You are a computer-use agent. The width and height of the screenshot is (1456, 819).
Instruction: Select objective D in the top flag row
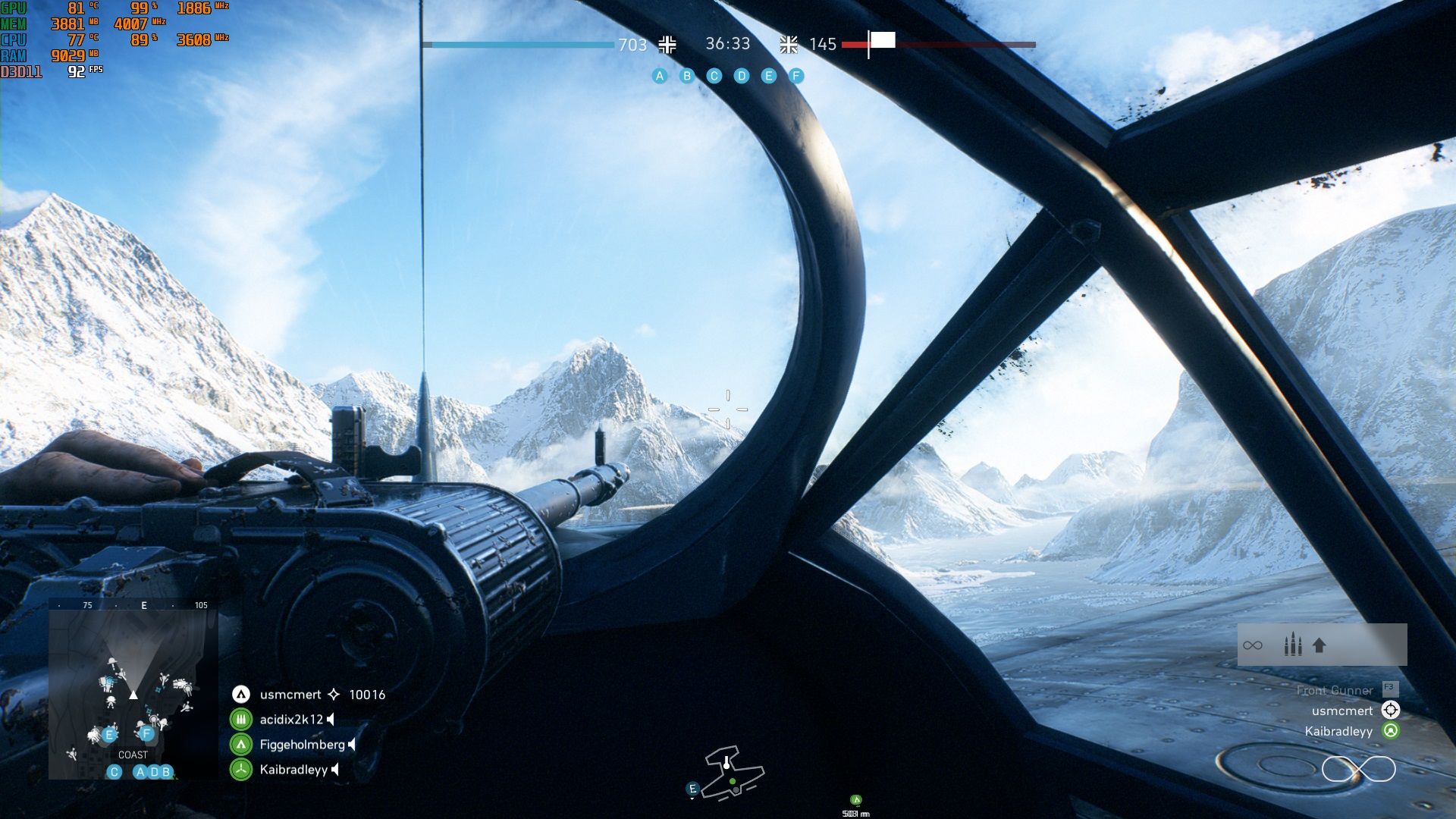[742, 76]
